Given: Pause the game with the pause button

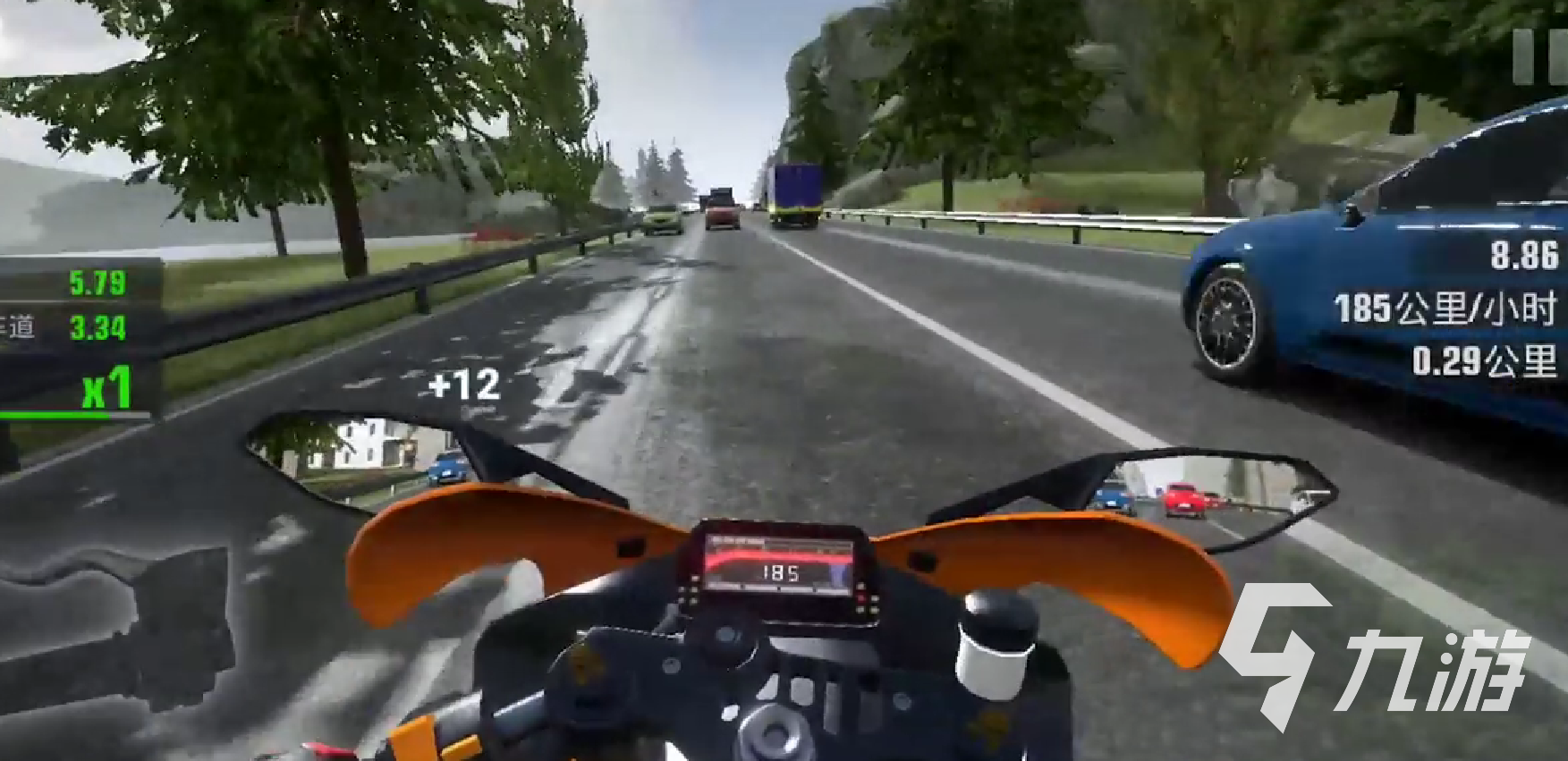Looking at the screenshot, I should click(1540, 57).
